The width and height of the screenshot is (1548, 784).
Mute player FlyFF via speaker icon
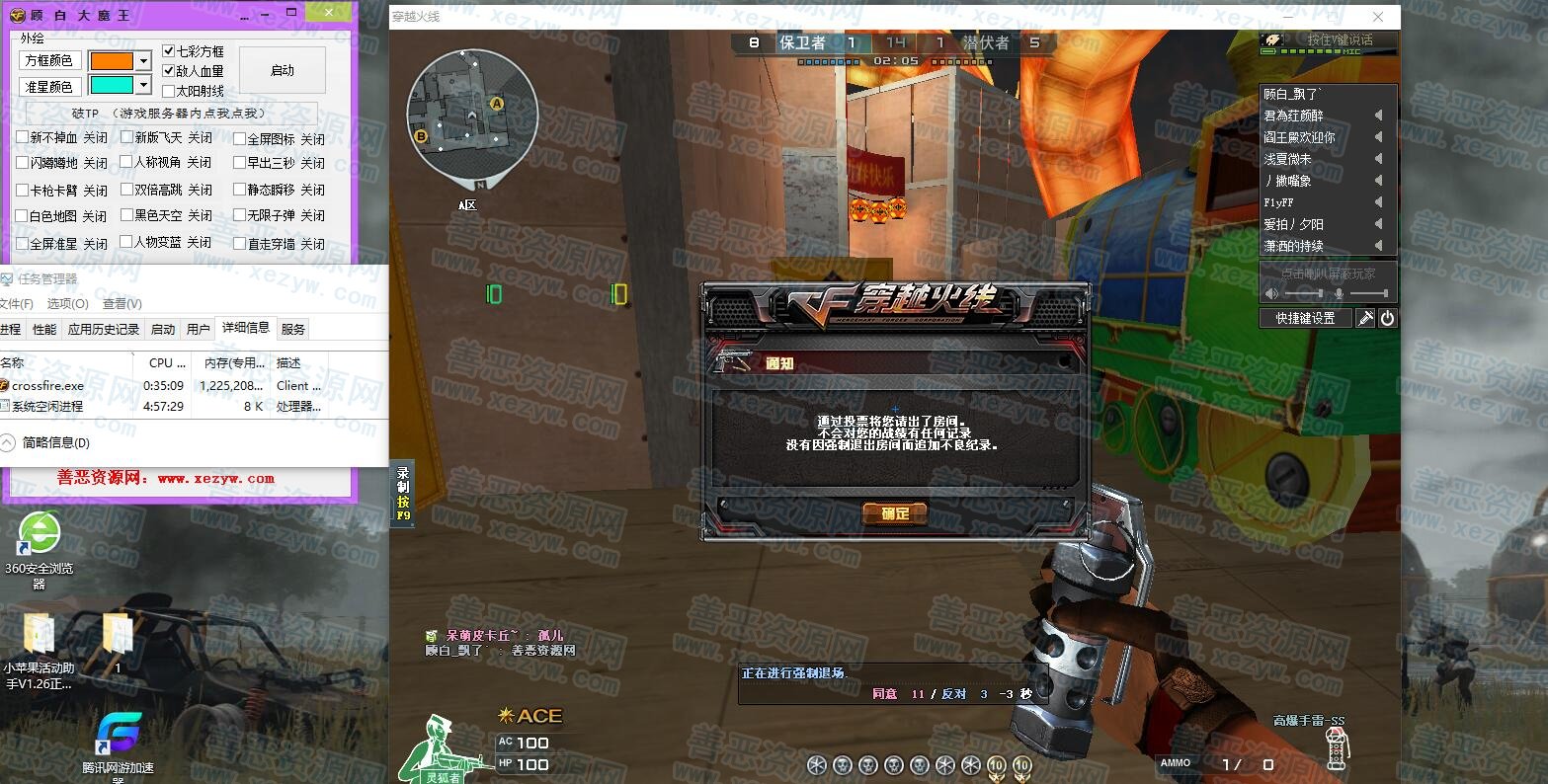[1378, 202]
